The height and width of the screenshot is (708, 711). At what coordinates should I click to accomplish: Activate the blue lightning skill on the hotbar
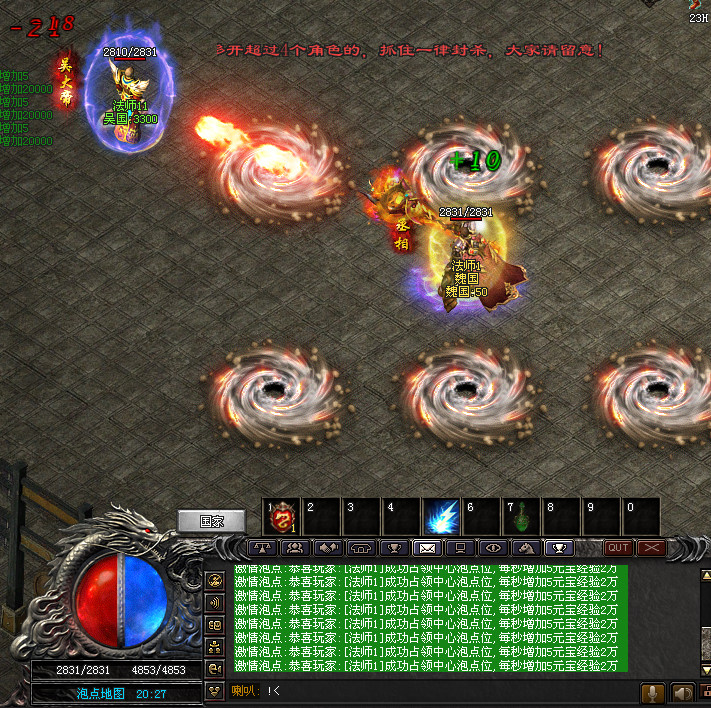(x=442, y=517)
